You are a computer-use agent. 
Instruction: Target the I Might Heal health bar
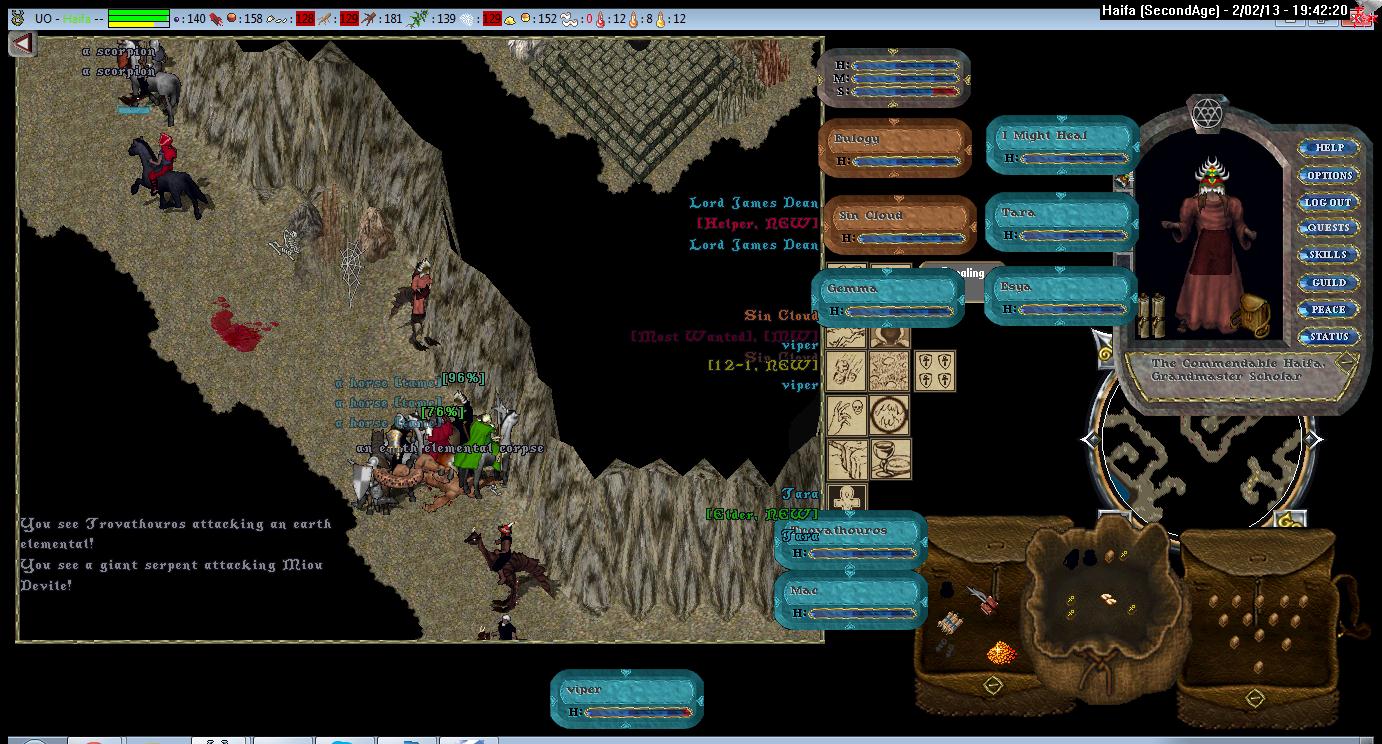point(1063,145)
